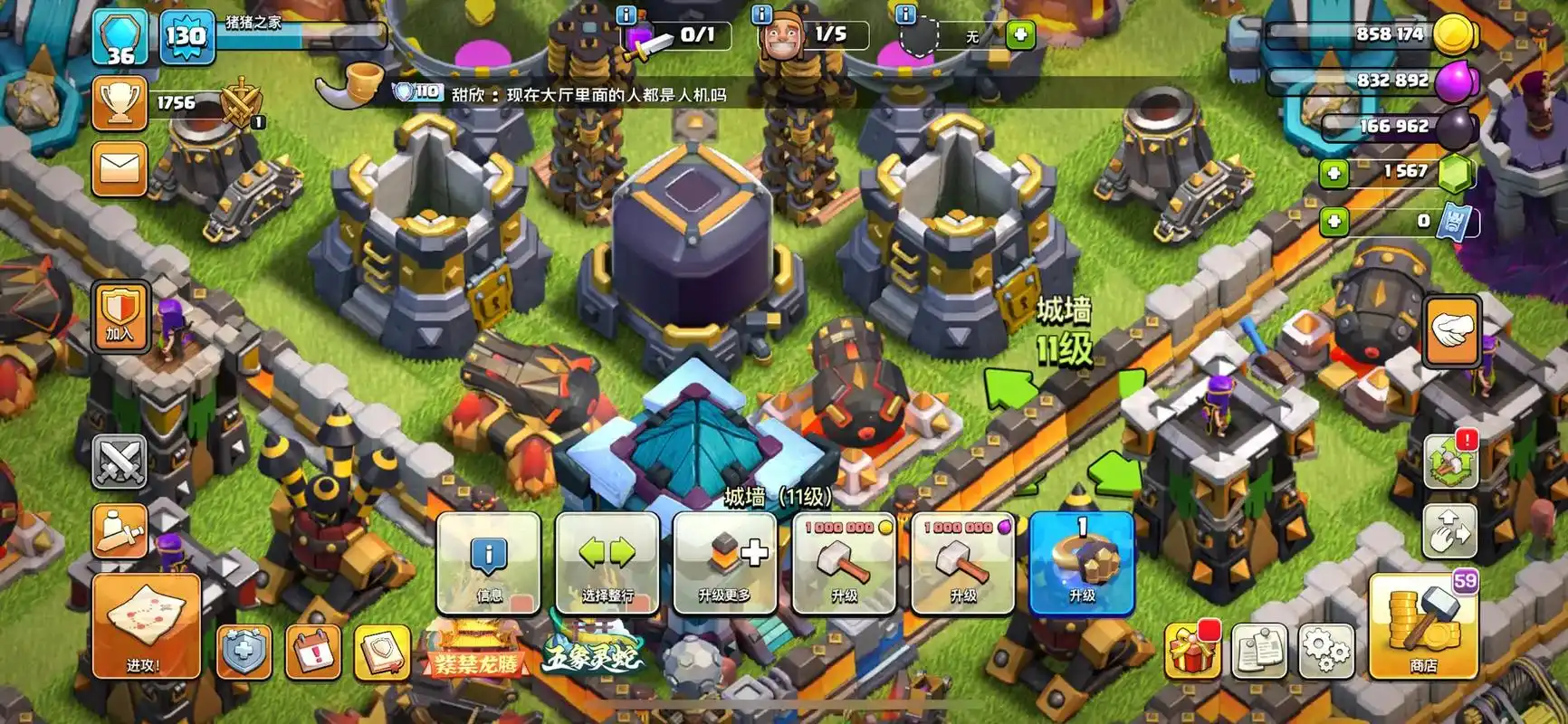
Task: Upgrade wall with 1,000,000 elixir
Action: (962, 563)
